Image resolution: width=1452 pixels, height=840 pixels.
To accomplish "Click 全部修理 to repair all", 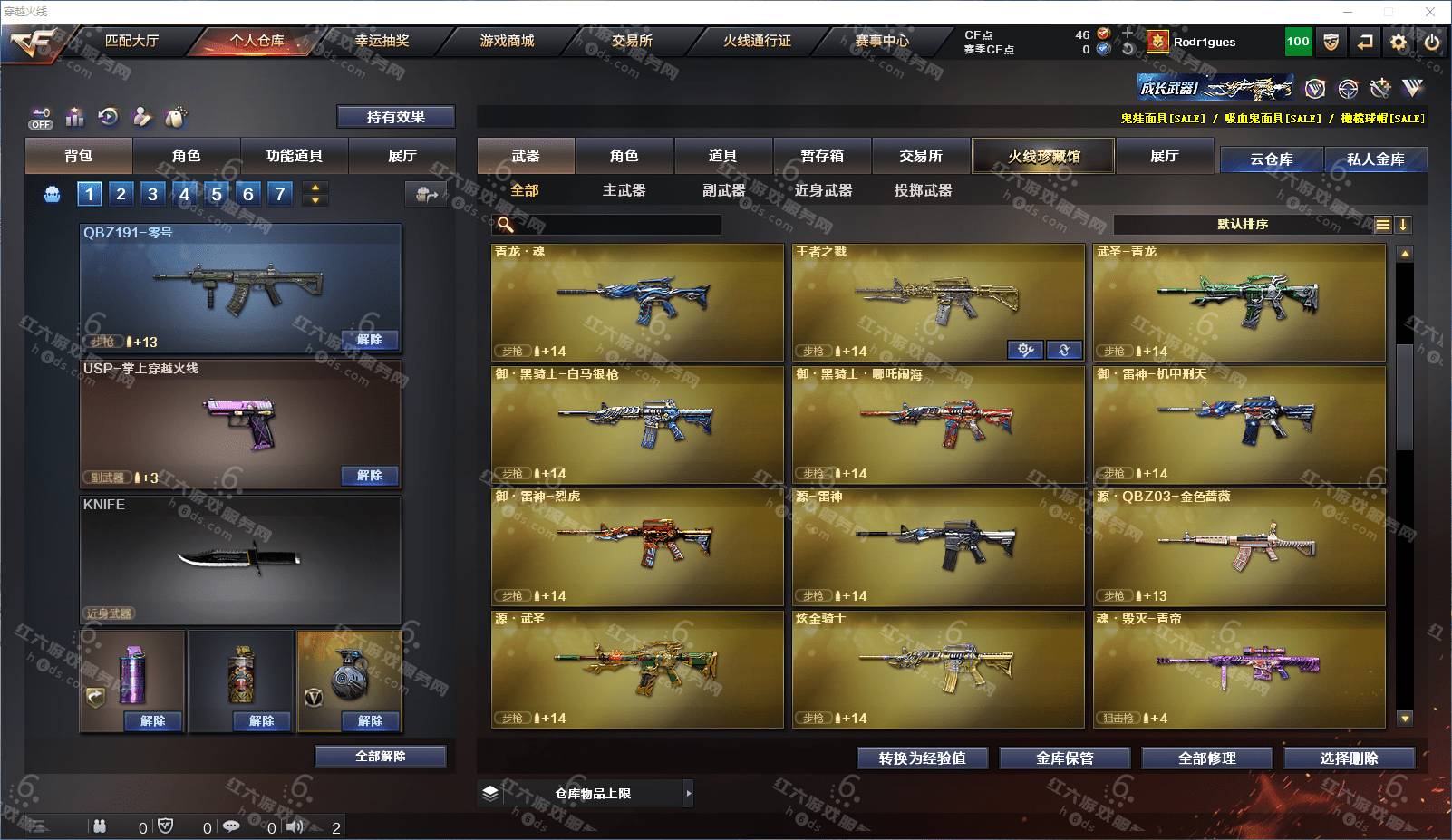I will point(1206,758).
